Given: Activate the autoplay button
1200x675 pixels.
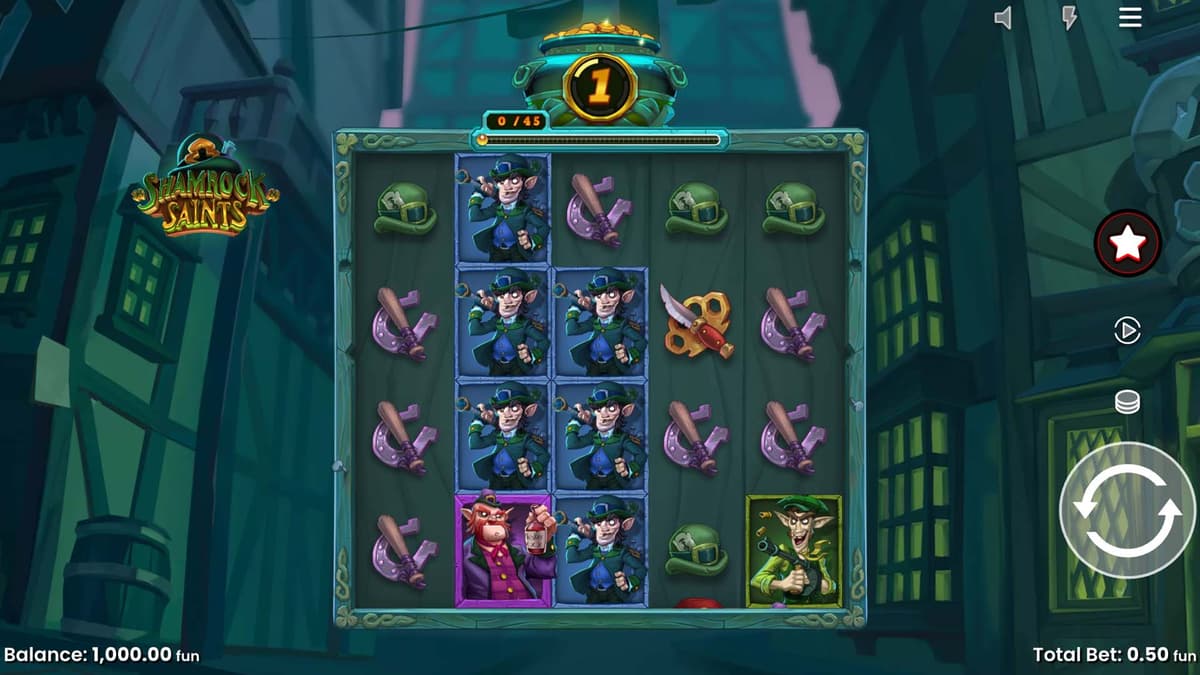Looking at the screenshot, I should pos(1127,330).
